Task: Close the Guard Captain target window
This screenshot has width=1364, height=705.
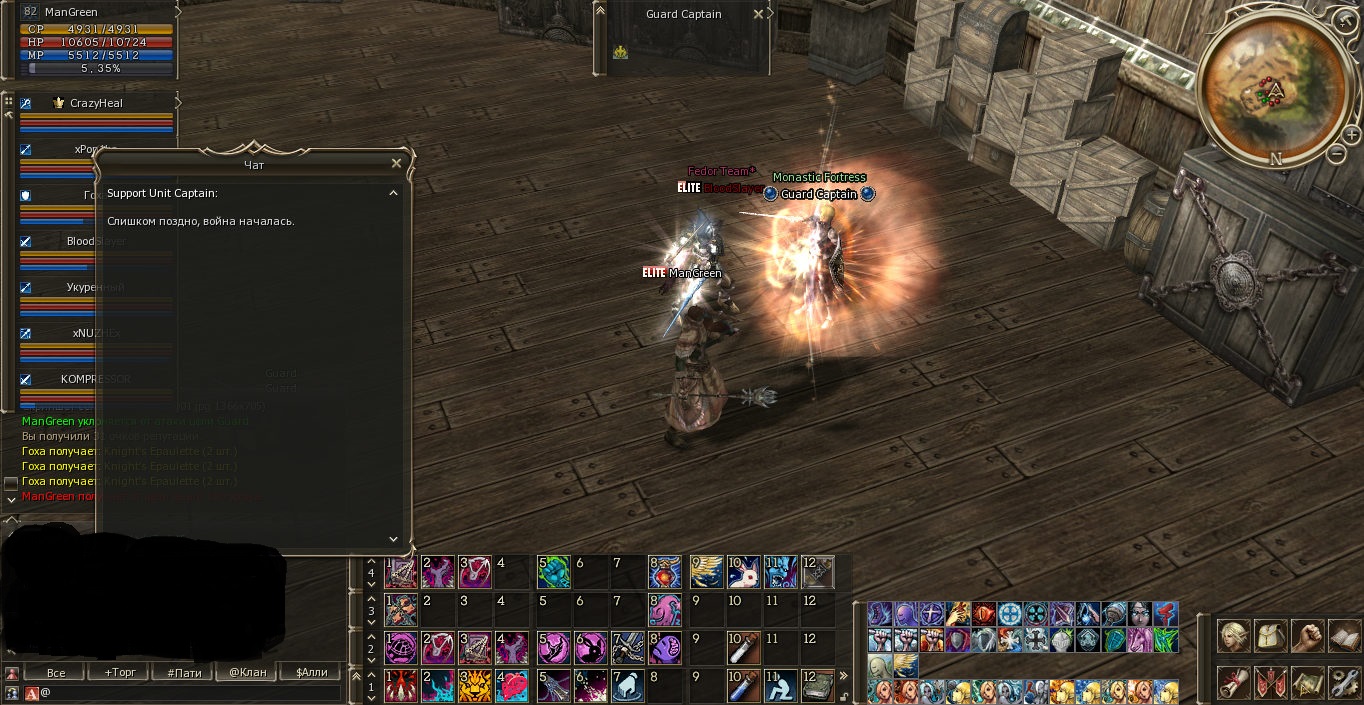Action: pos(758,14)
